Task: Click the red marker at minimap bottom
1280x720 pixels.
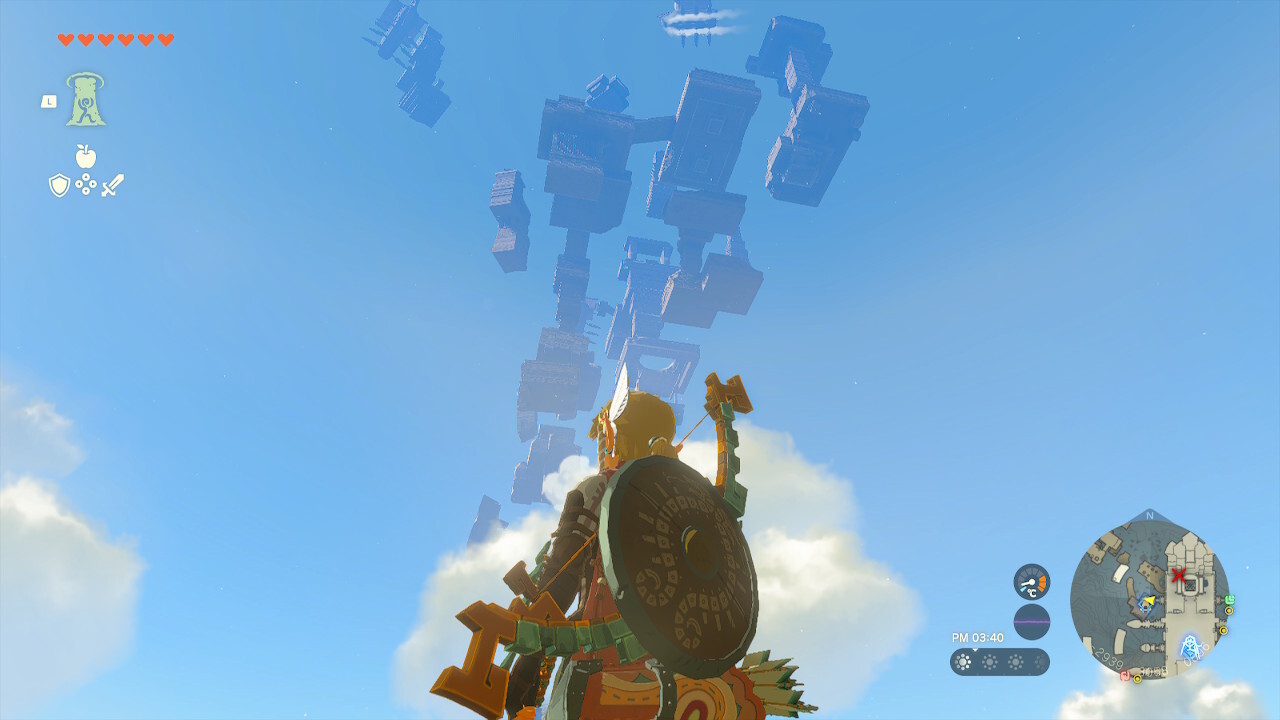Action: pos(1124,676)
